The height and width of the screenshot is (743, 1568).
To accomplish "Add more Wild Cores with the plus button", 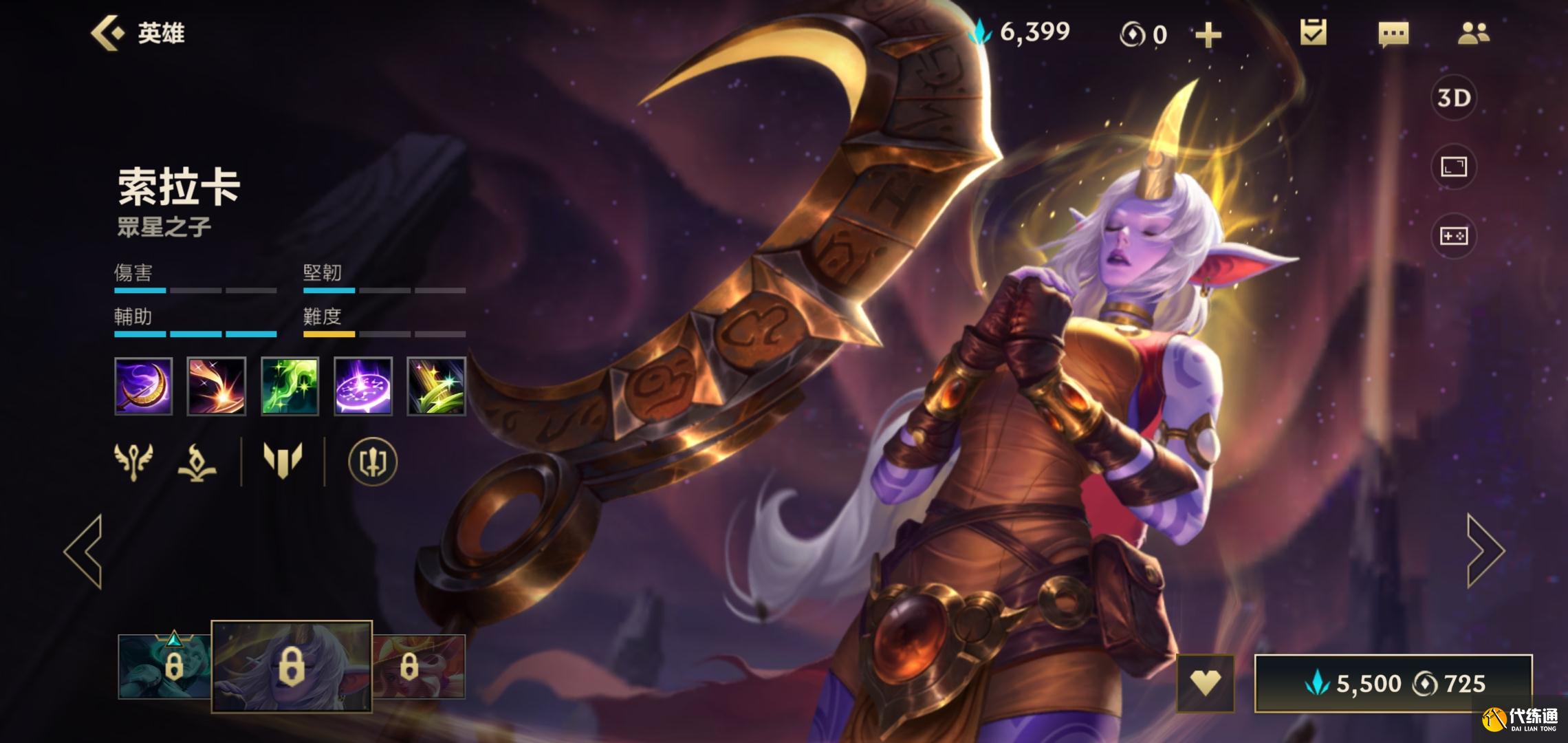I will (x=1208, y=34).
